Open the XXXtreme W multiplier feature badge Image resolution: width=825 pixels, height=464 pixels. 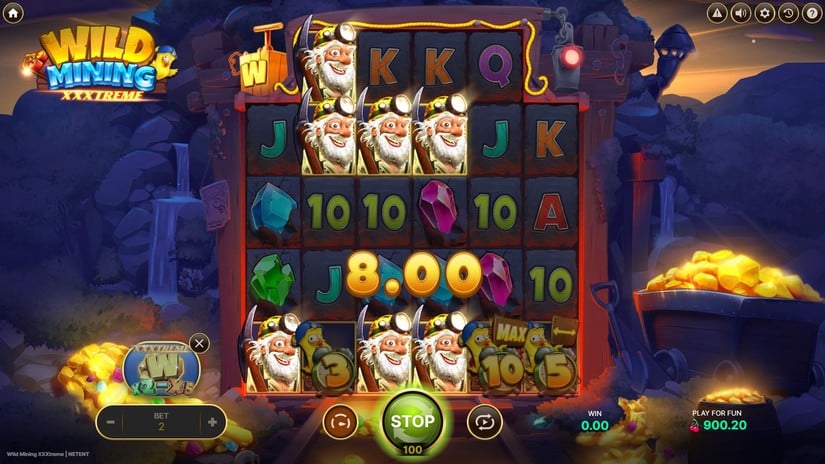[x=161, y=368]
